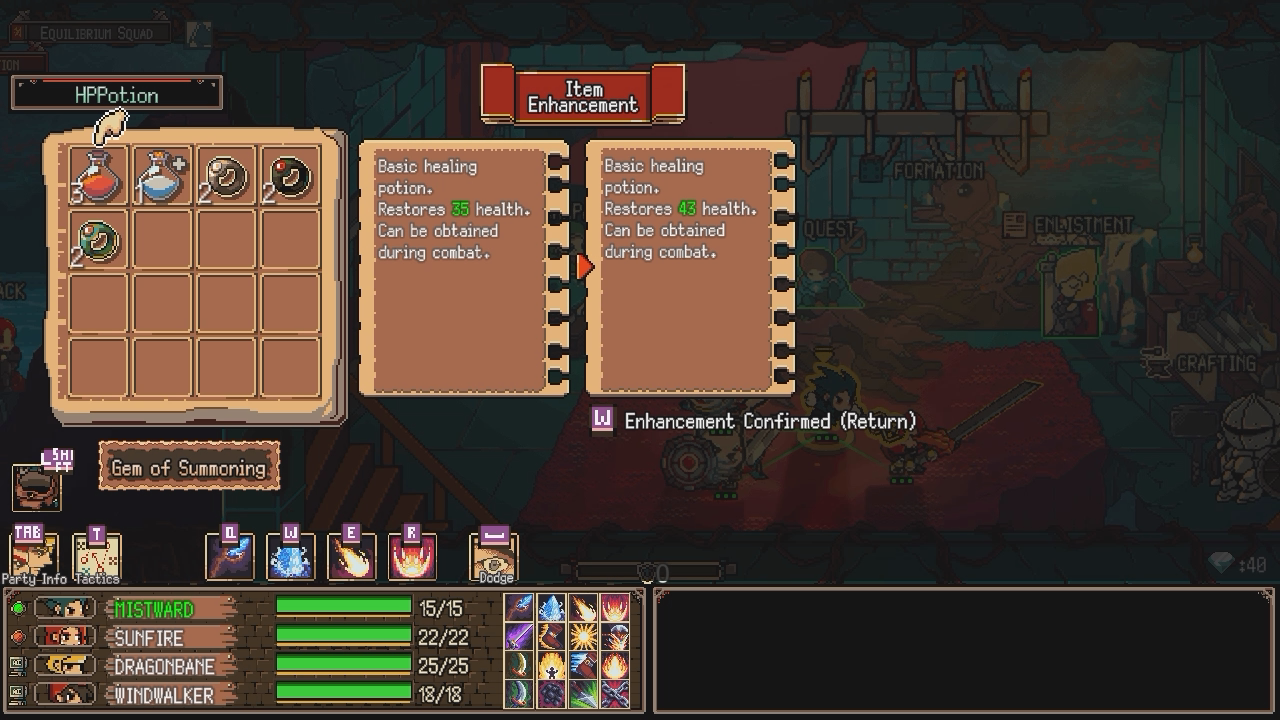Toggle the AI indicator next to Windwalker

17,692
